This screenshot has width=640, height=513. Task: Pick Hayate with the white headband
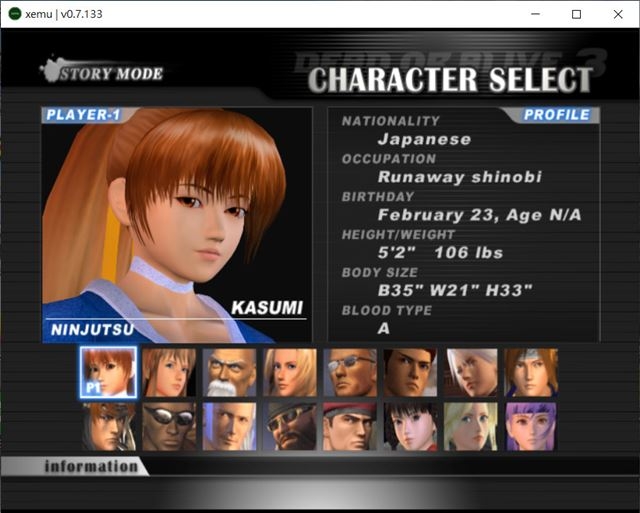coord(531,372)
